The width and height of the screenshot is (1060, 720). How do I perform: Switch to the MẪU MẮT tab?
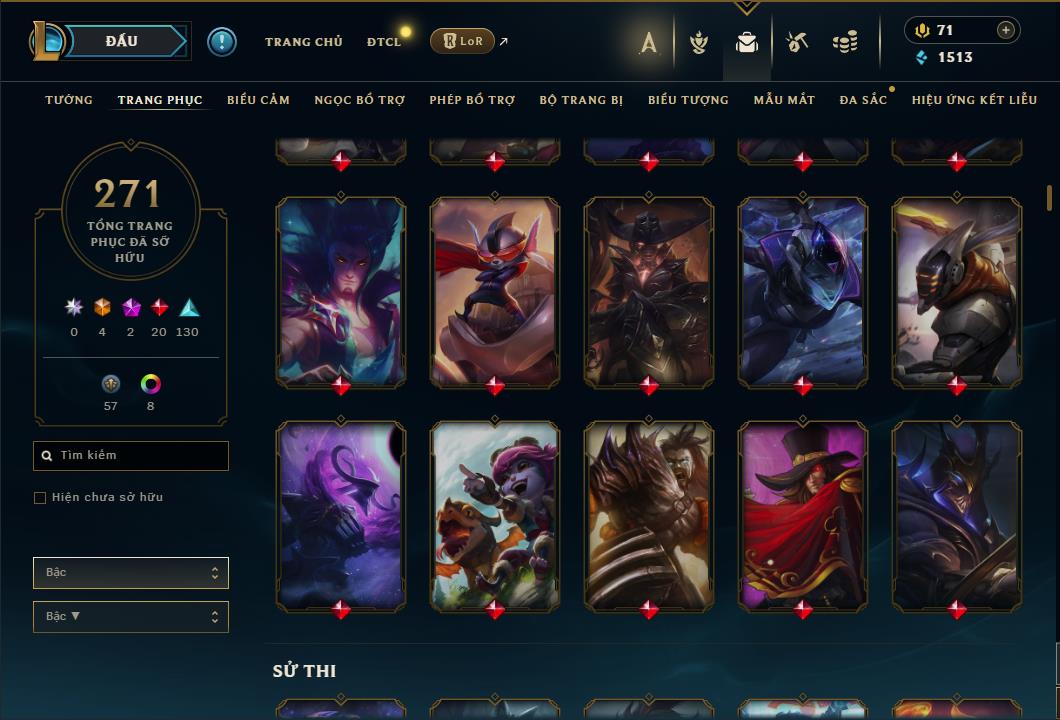tap(784, 100)
